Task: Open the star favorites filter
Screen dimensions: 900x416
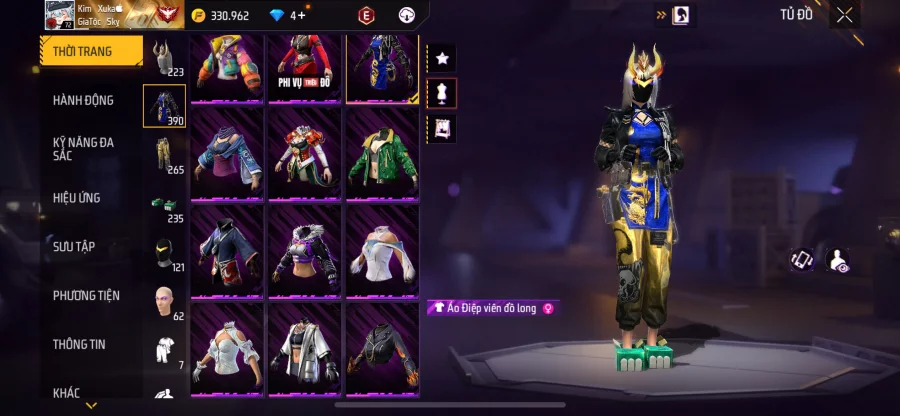Action: 441,58
